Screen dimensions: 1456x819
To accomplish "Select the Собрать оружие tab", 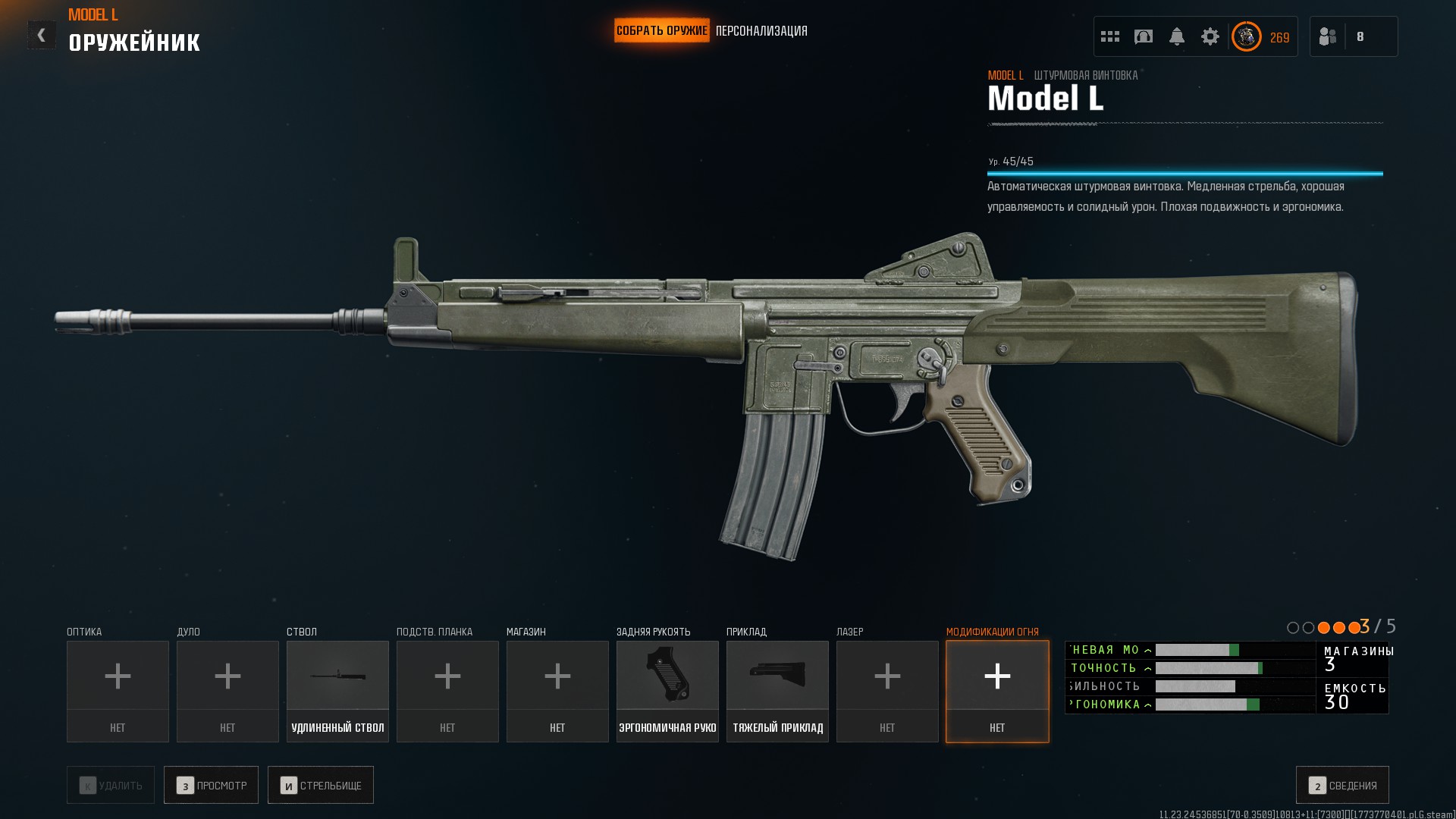I will point(661,31).
